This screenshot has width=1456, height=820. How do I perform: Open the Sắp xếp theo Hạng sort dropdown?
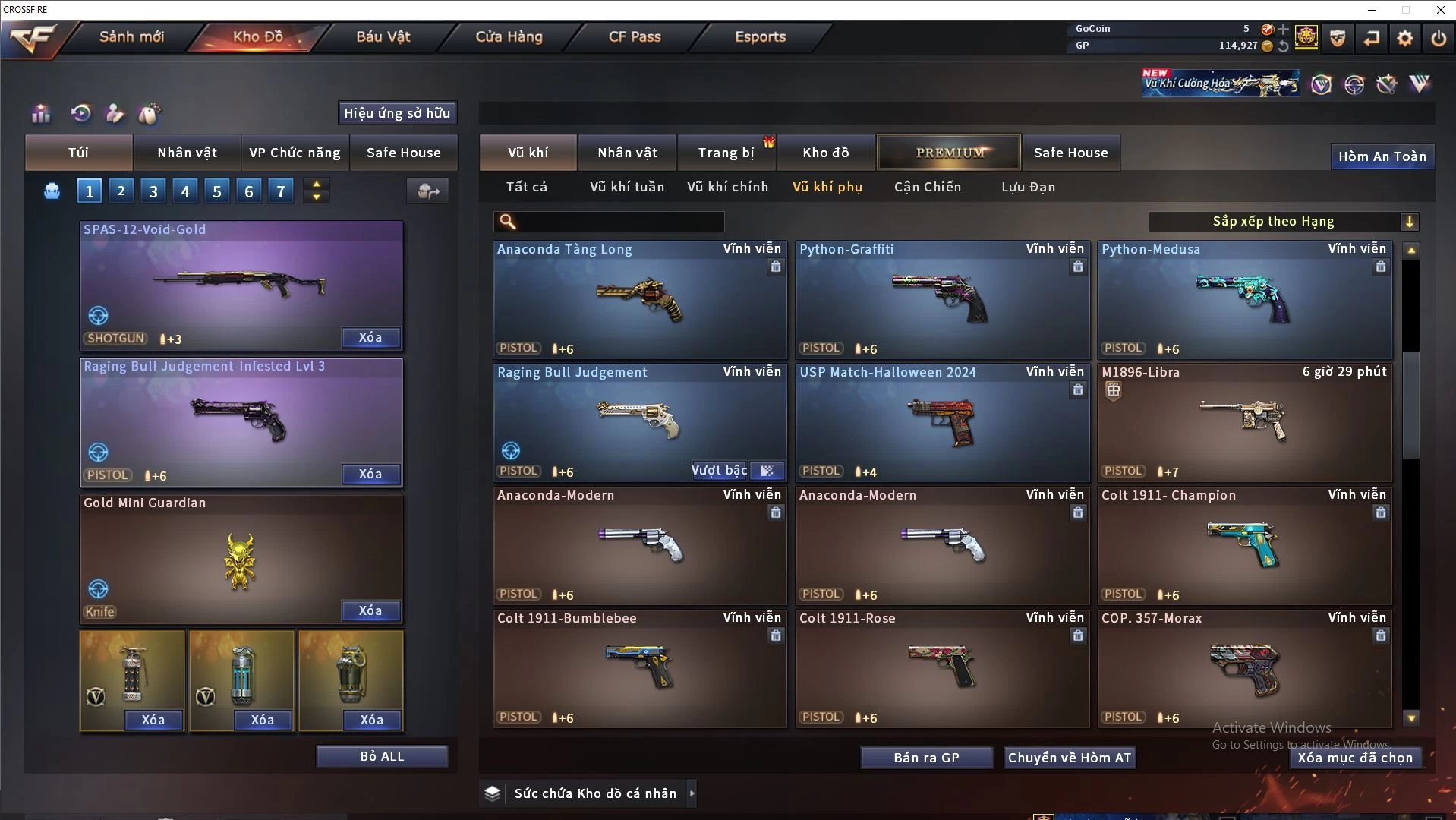[x=1283, y=222]
